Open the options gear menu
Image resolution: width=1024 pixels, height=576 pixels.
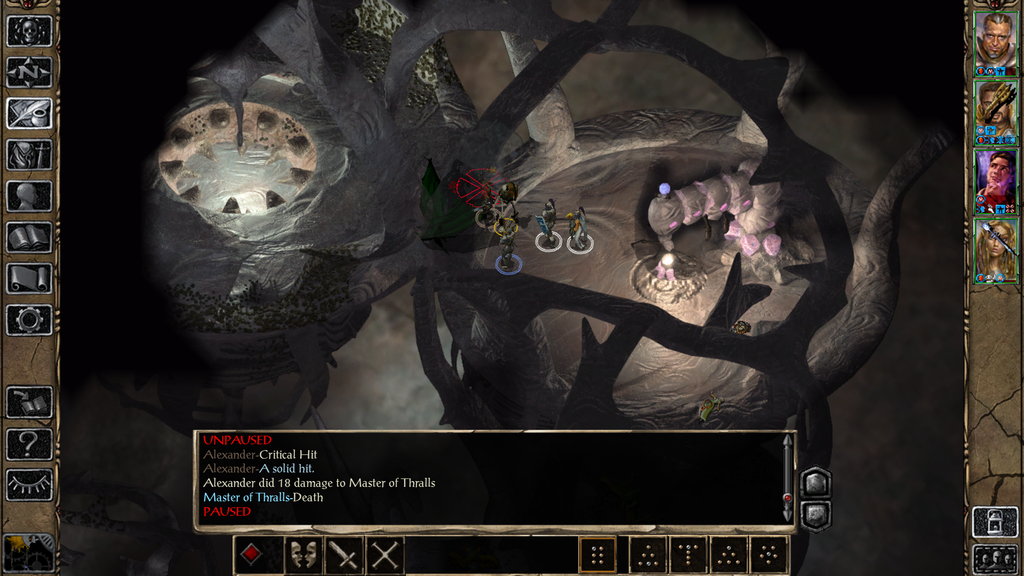tap(29, 320)
